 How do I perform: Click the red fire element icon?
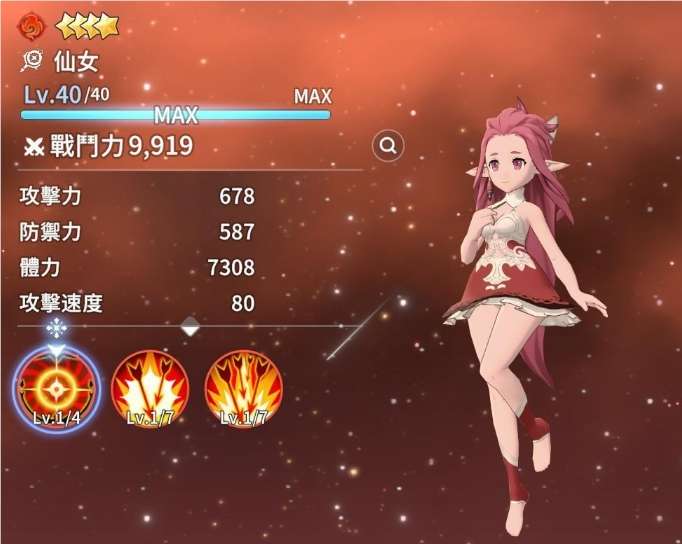point(33,25)
